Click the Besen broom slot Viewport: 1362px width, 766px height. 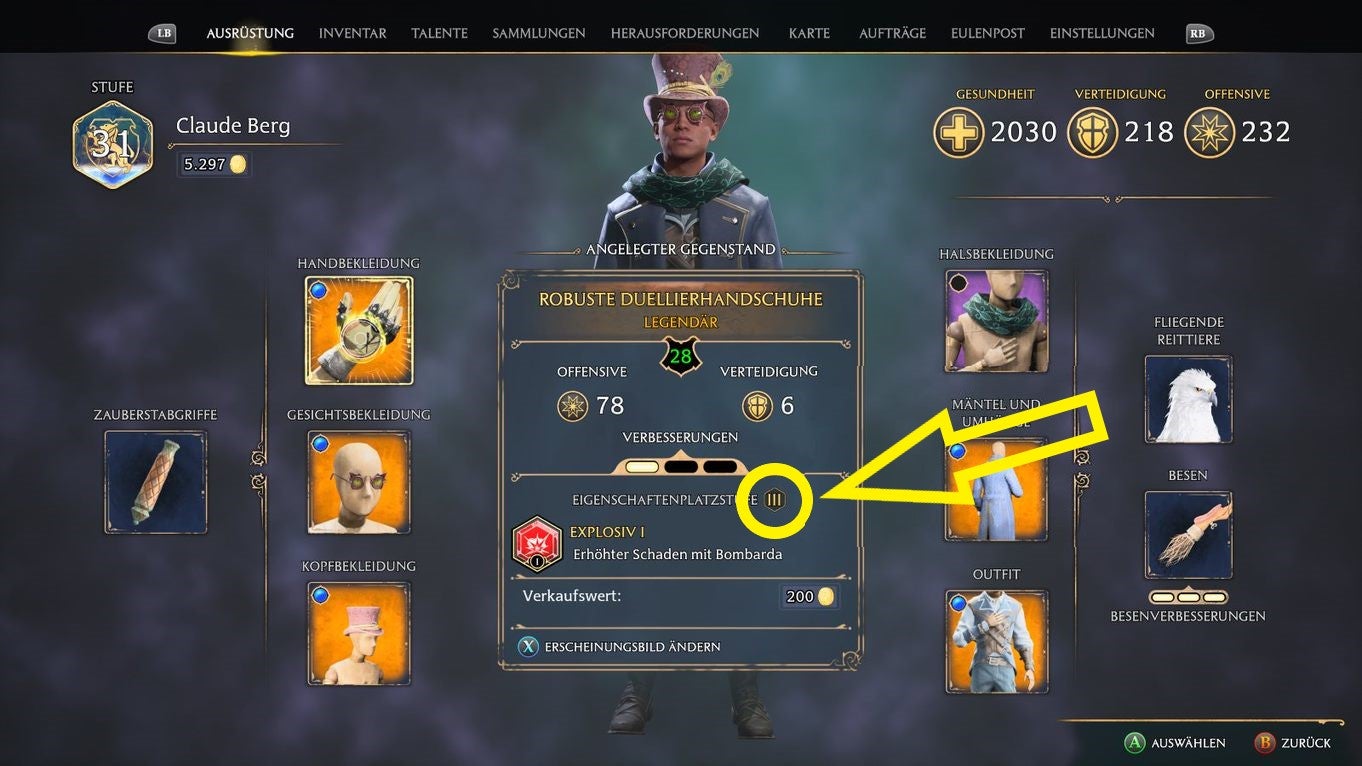[1187, 533]
